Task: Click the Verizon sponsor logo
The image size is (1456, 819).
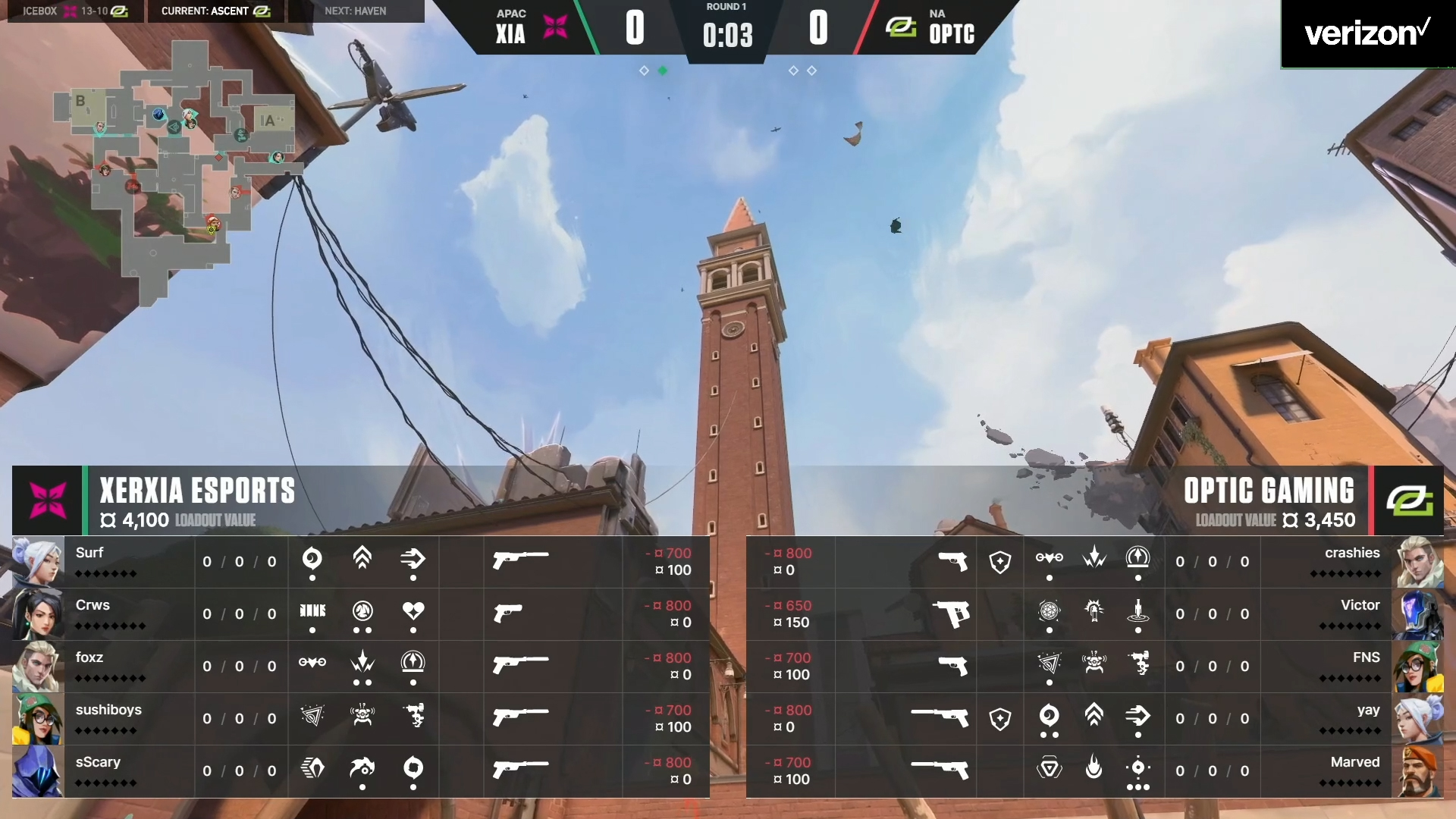Action: click(x=1367, y=33)
